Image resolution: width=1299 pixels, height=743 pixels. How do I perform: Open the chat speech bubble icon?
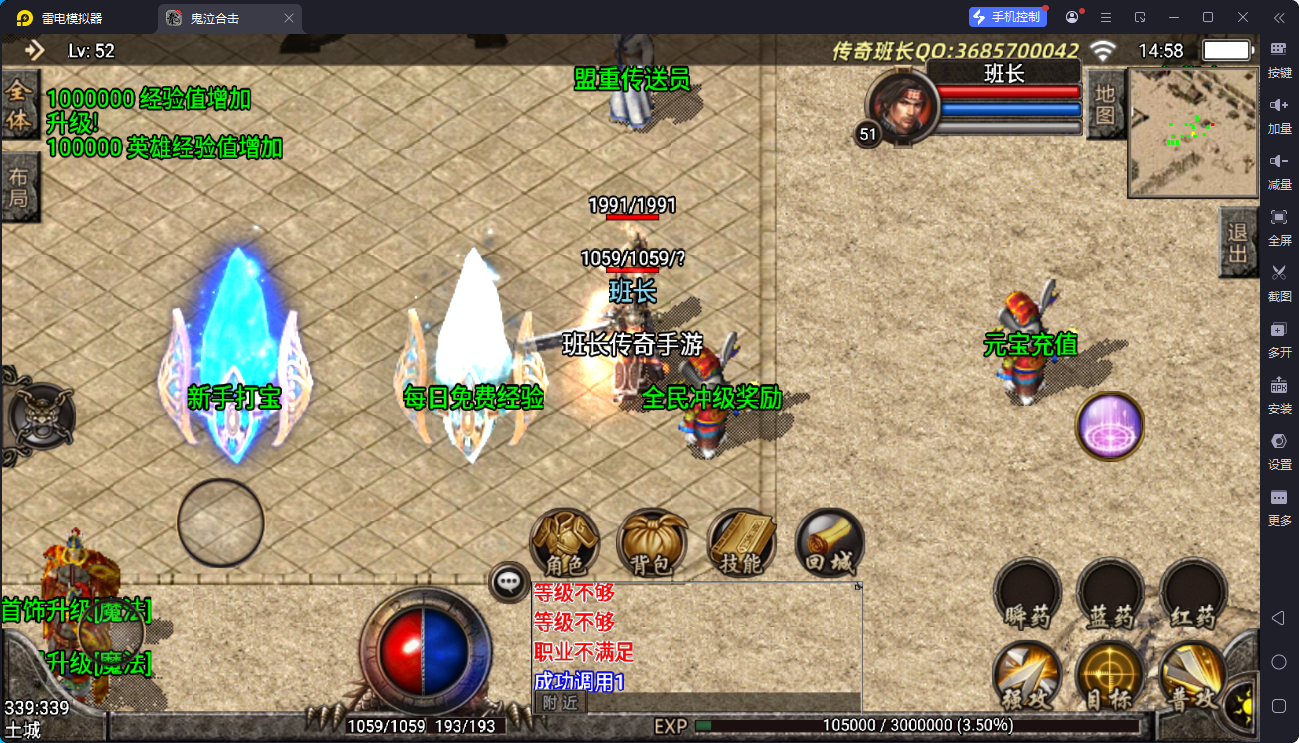[509, 581]
